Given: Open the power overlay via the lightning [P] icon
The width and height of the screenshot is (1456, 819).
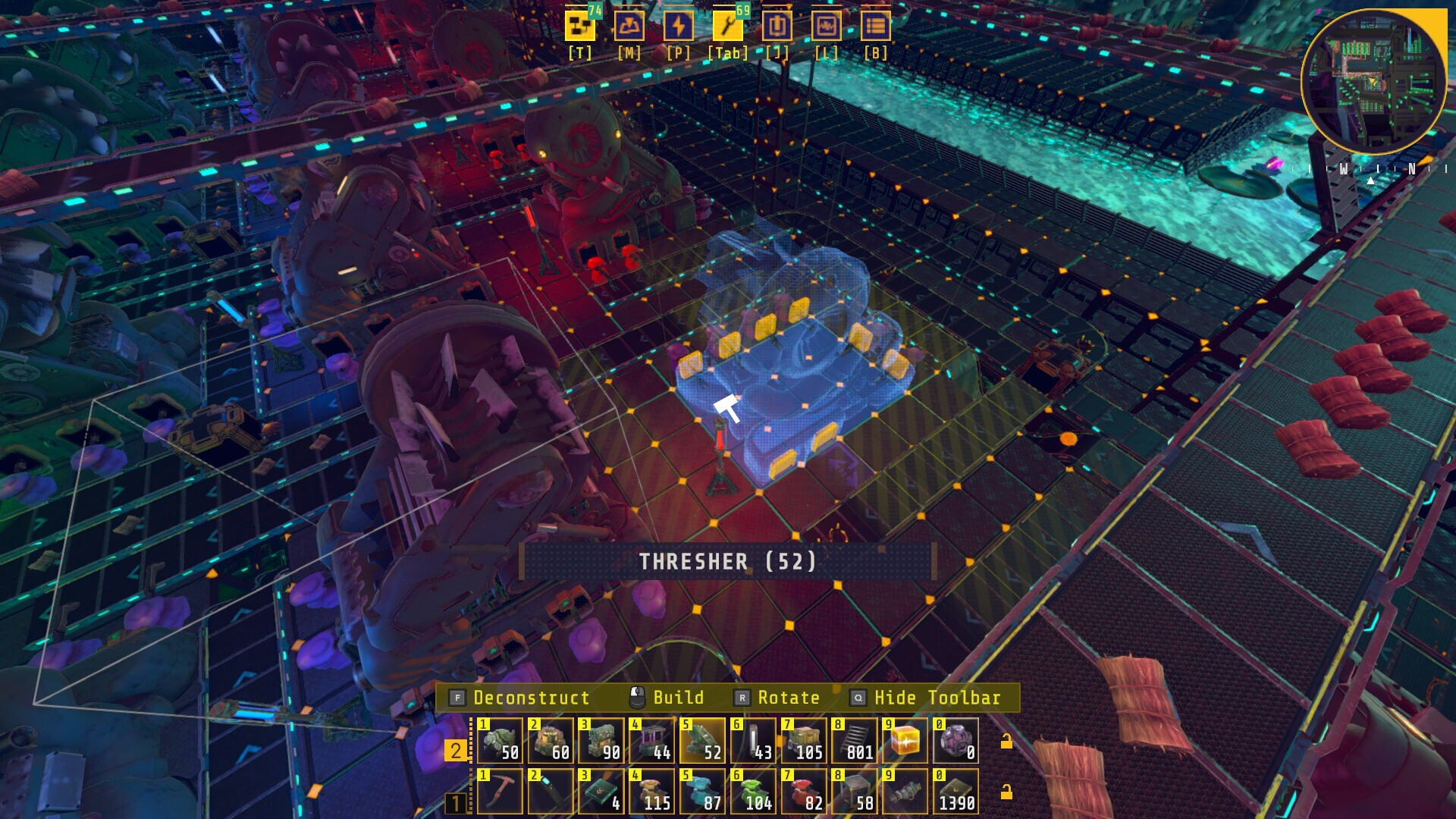Looking at the screenshot, I should [x=679, y=25].
